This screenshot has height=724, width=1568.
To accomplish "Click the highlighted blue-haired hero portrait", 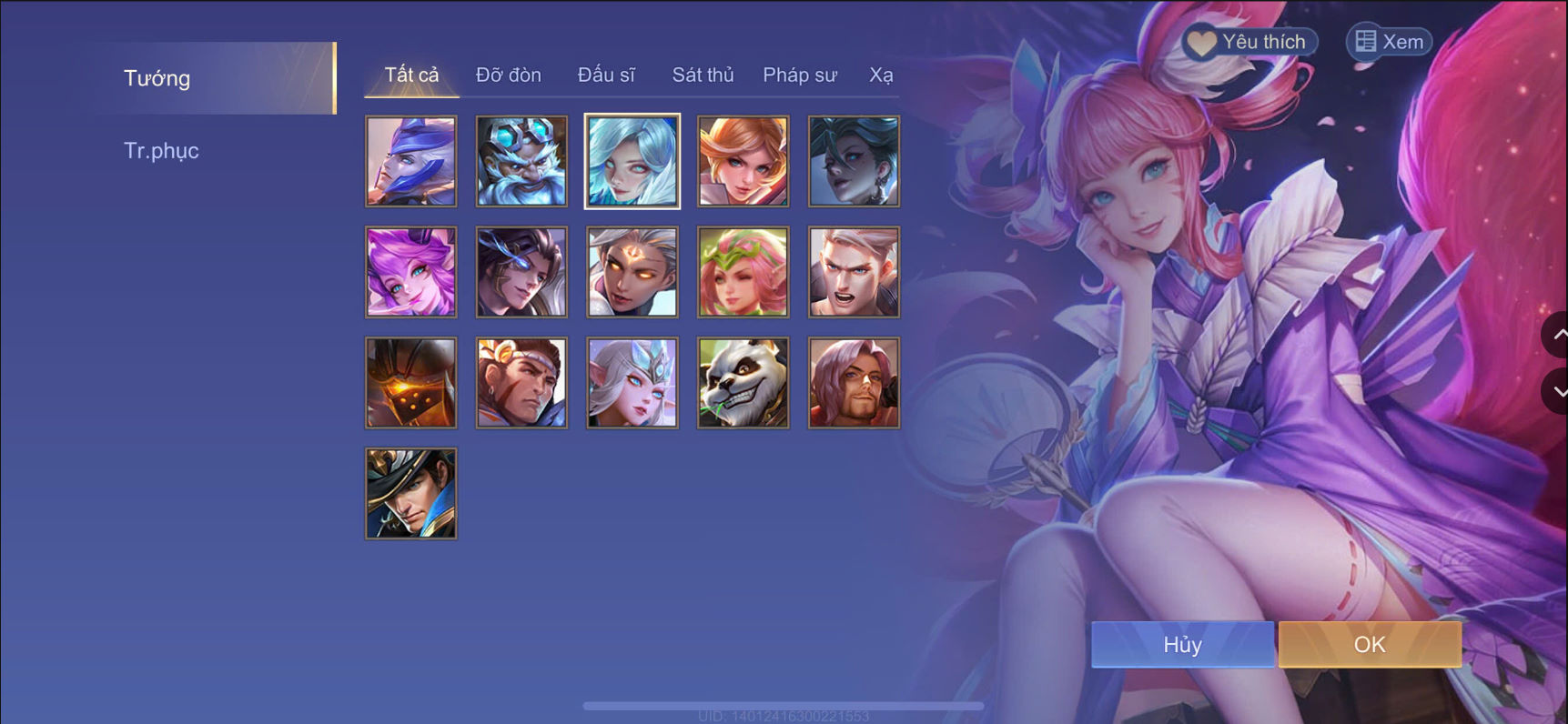I will pyautogui.click(x=632, y=161).
